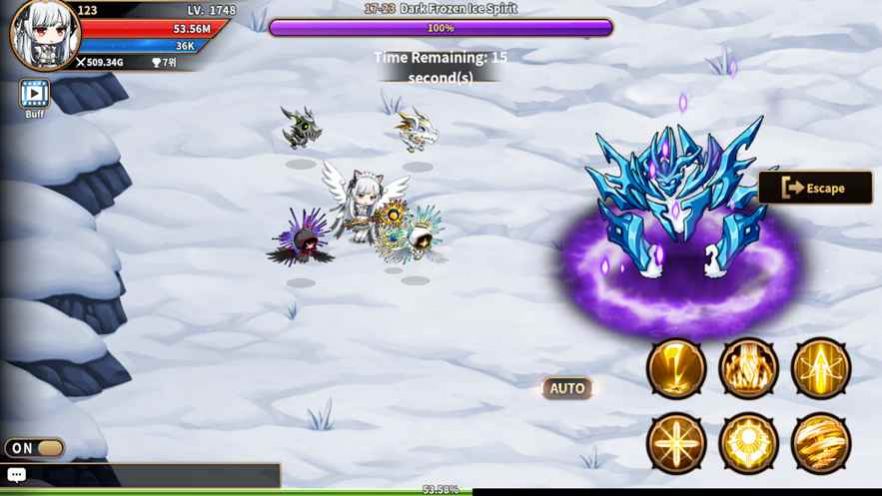Screen dimensions: 882x496
Task: Activate the glowing sun orb skill
Action: click(x=748, y=441)
